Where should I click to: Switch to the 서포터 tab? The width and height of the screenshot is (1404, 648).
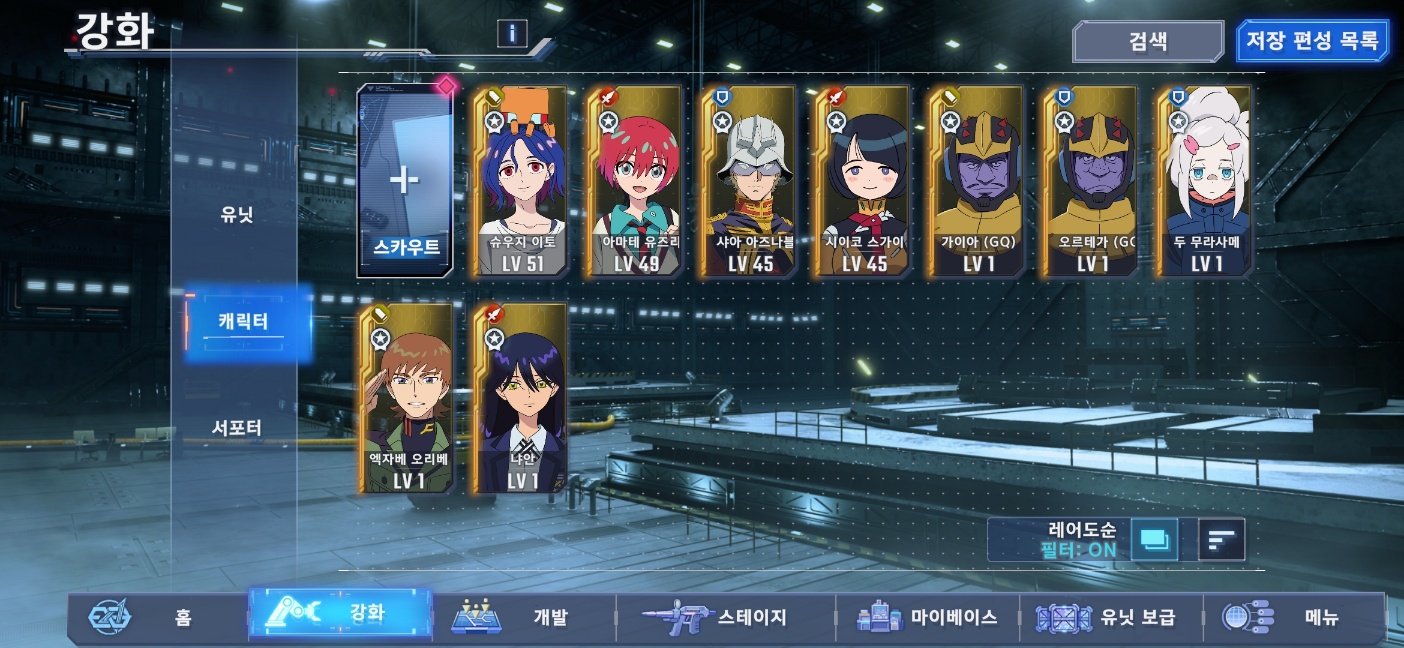click(x=237, y=428)
